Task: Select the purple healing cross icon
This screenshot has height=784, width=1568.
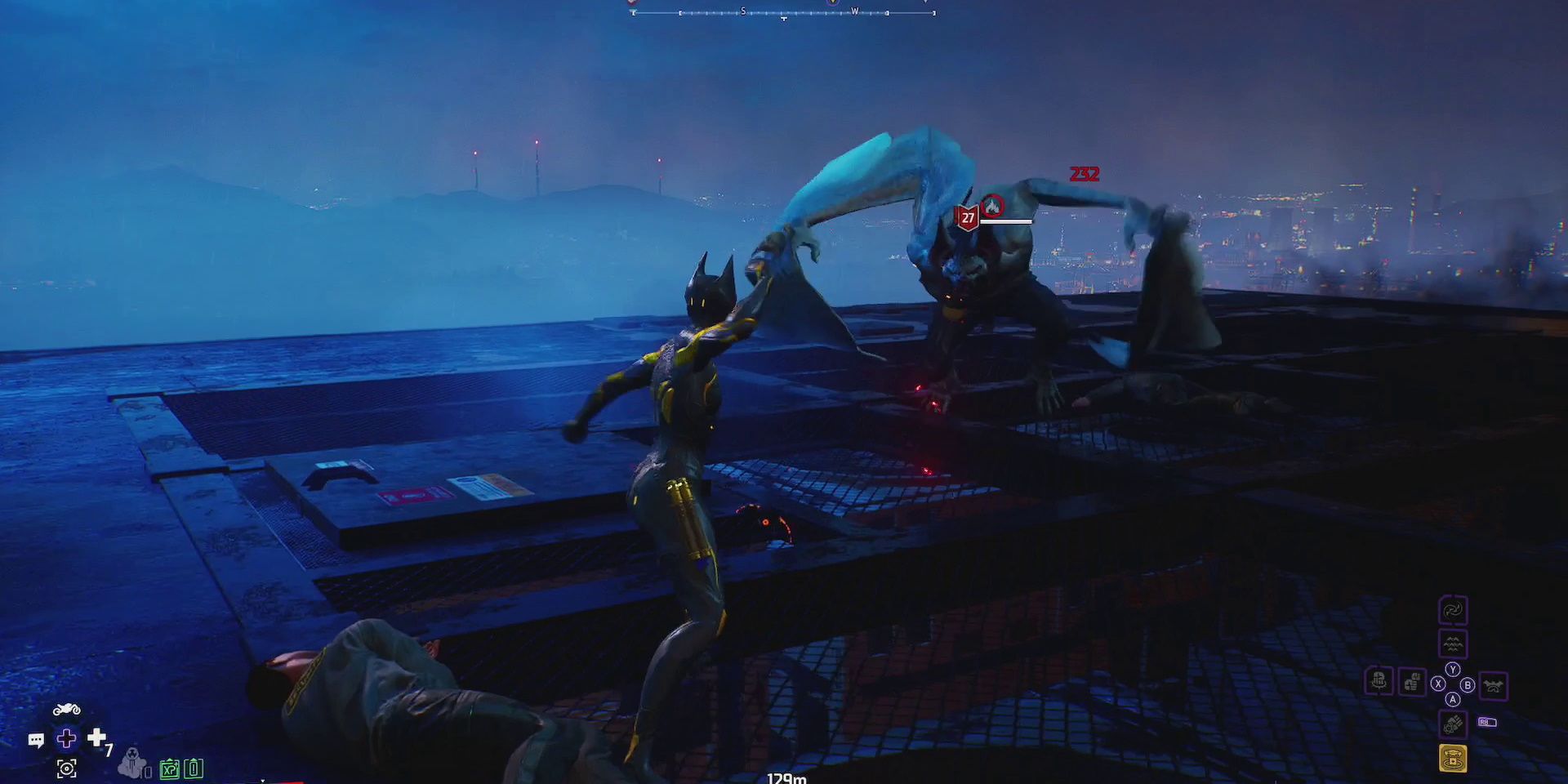Action: point(66,739)
